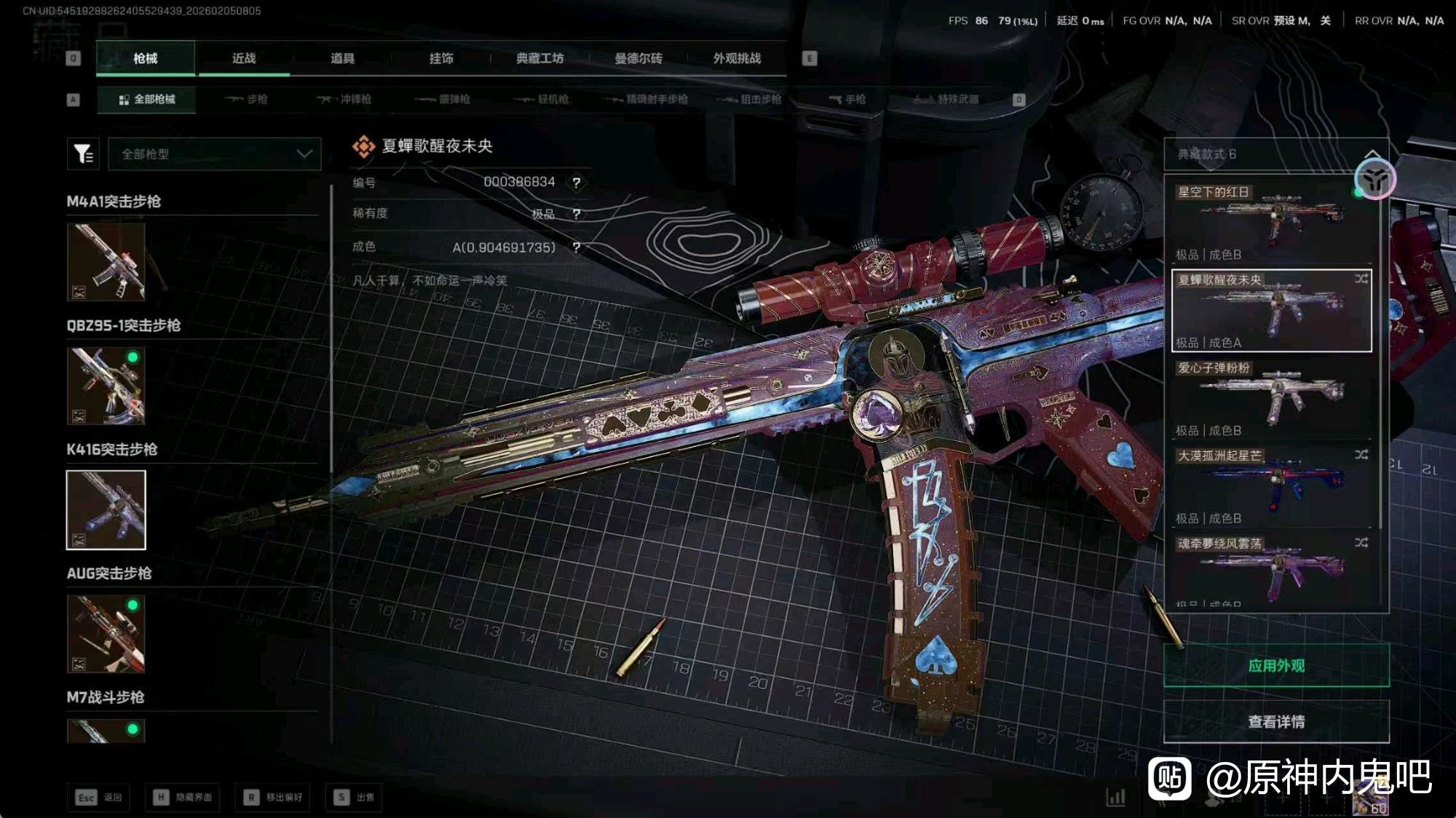Show only 冲锋枪 (submachine guns)
Screen dimensions: 1456x818
[x=344, y=99]
